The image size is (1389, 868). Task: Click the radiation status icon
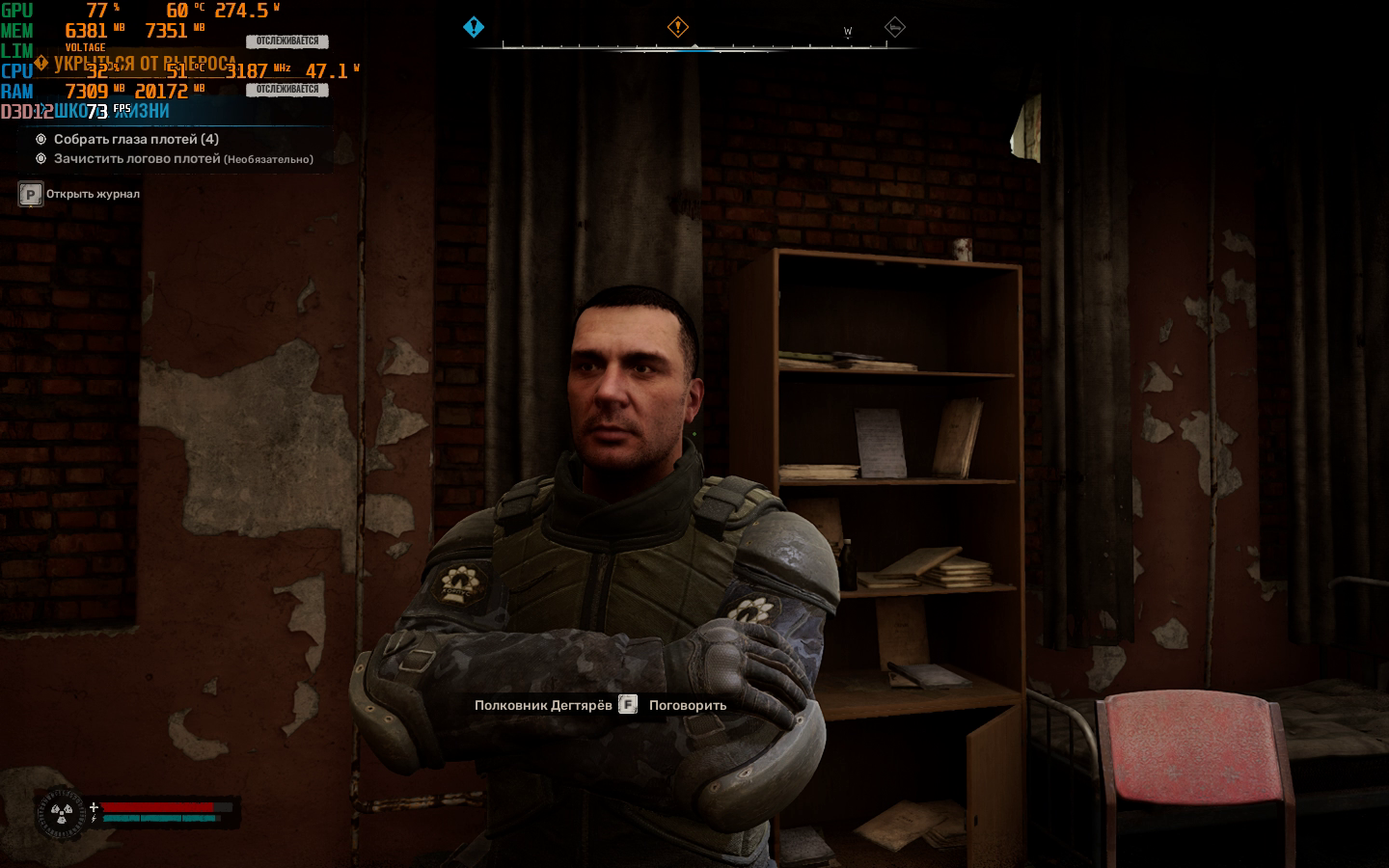[62, 814]
